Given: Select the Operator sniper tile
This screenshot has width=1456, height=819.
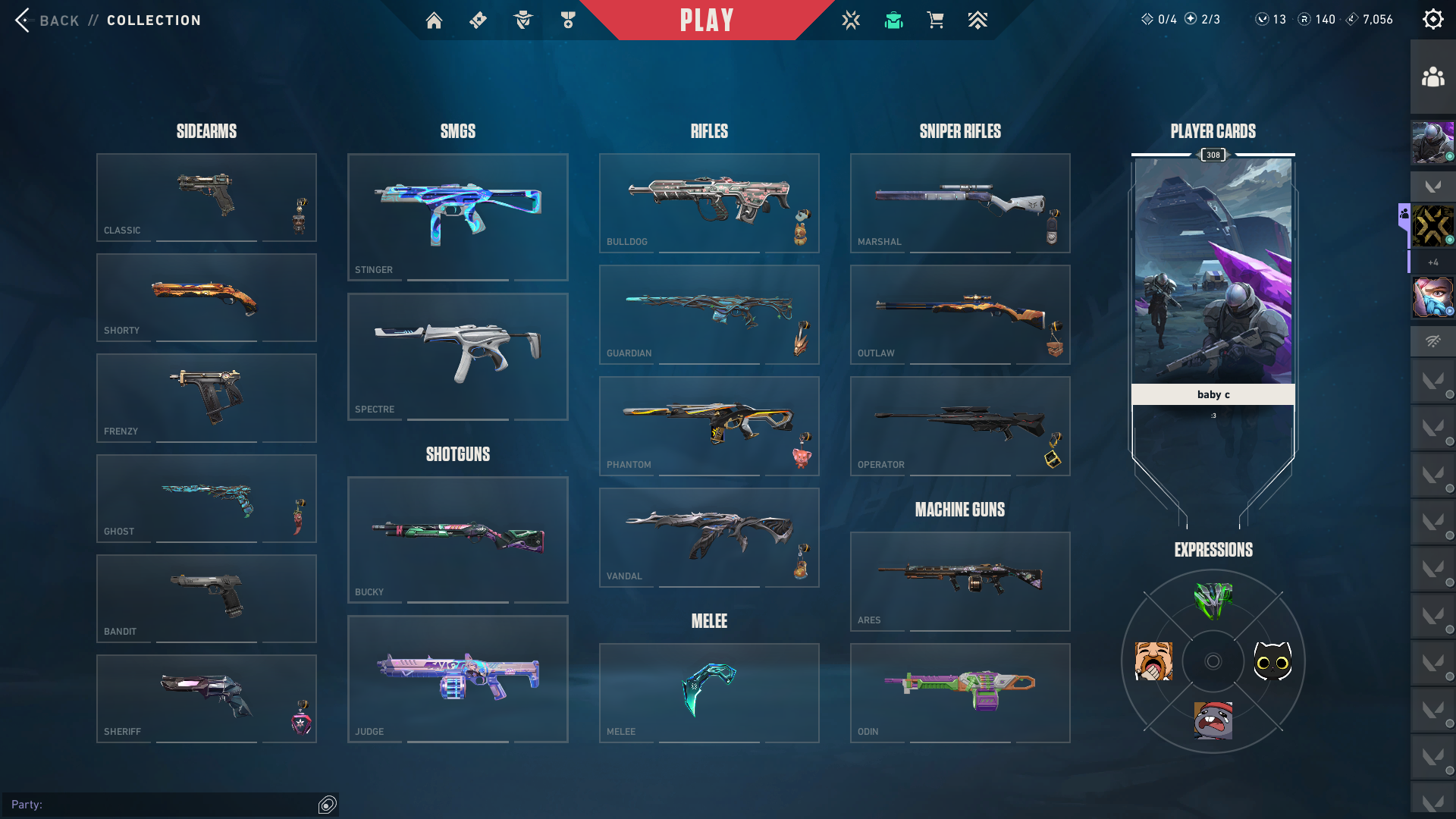Looking at the screenshot, I should point(960,425).
